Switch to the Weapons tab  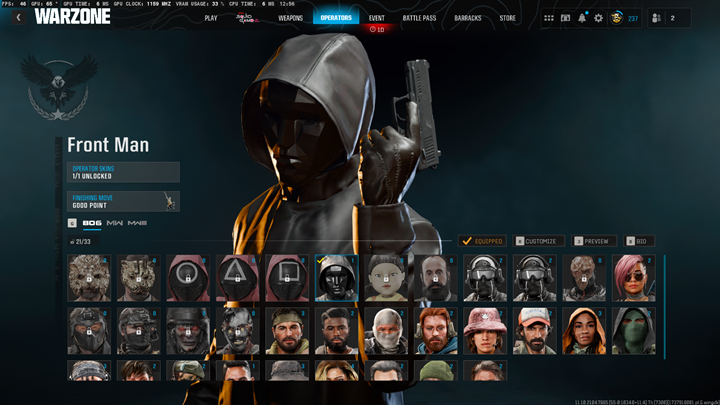pyautogui.click(x=290, y=18)
